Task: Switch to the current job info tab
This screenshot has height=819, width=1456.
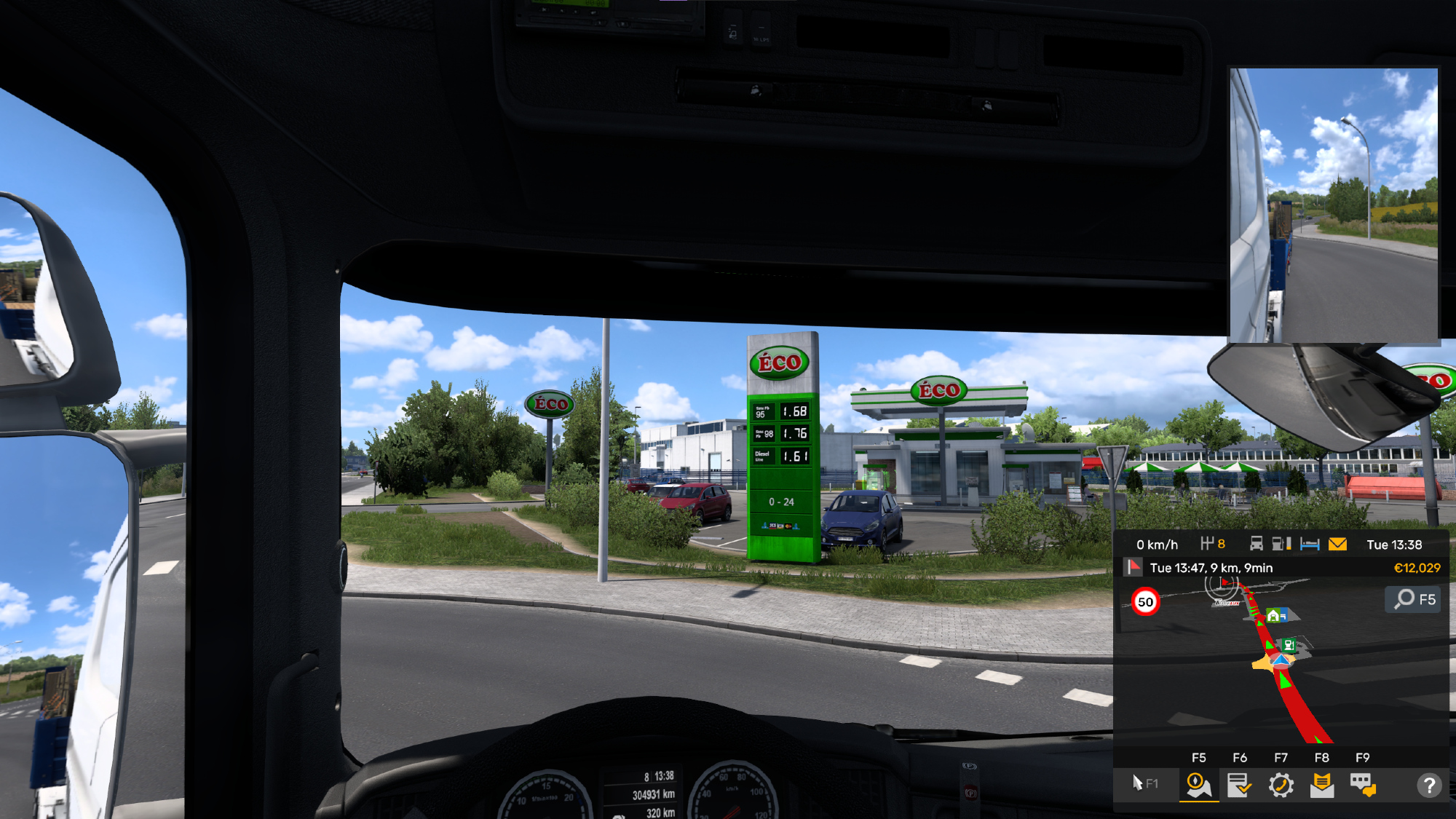Action: [x=1239, y=786]
